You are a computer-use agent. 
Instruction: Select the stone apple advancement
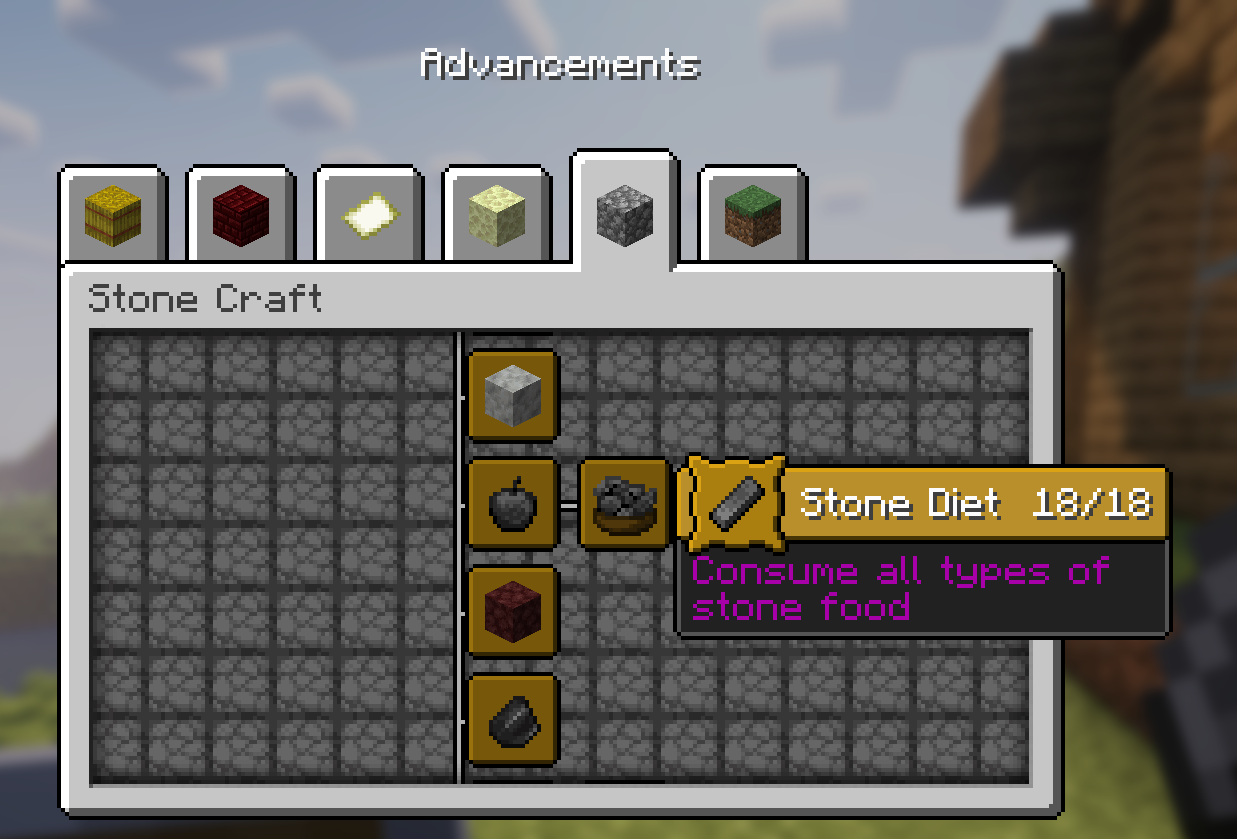click(512, 504)
